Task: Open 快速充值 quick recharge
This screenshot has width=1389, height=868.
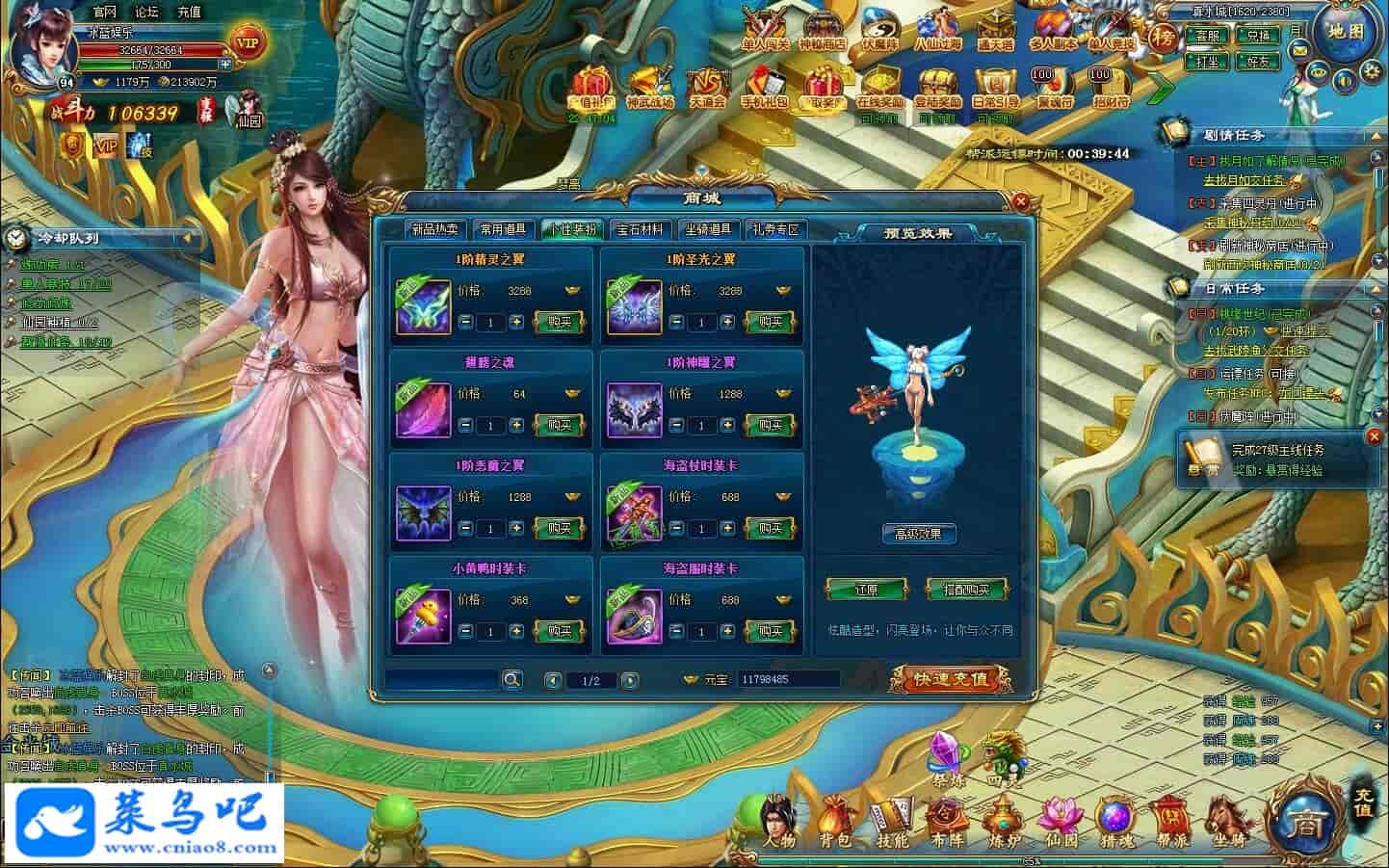Action: 951,679
